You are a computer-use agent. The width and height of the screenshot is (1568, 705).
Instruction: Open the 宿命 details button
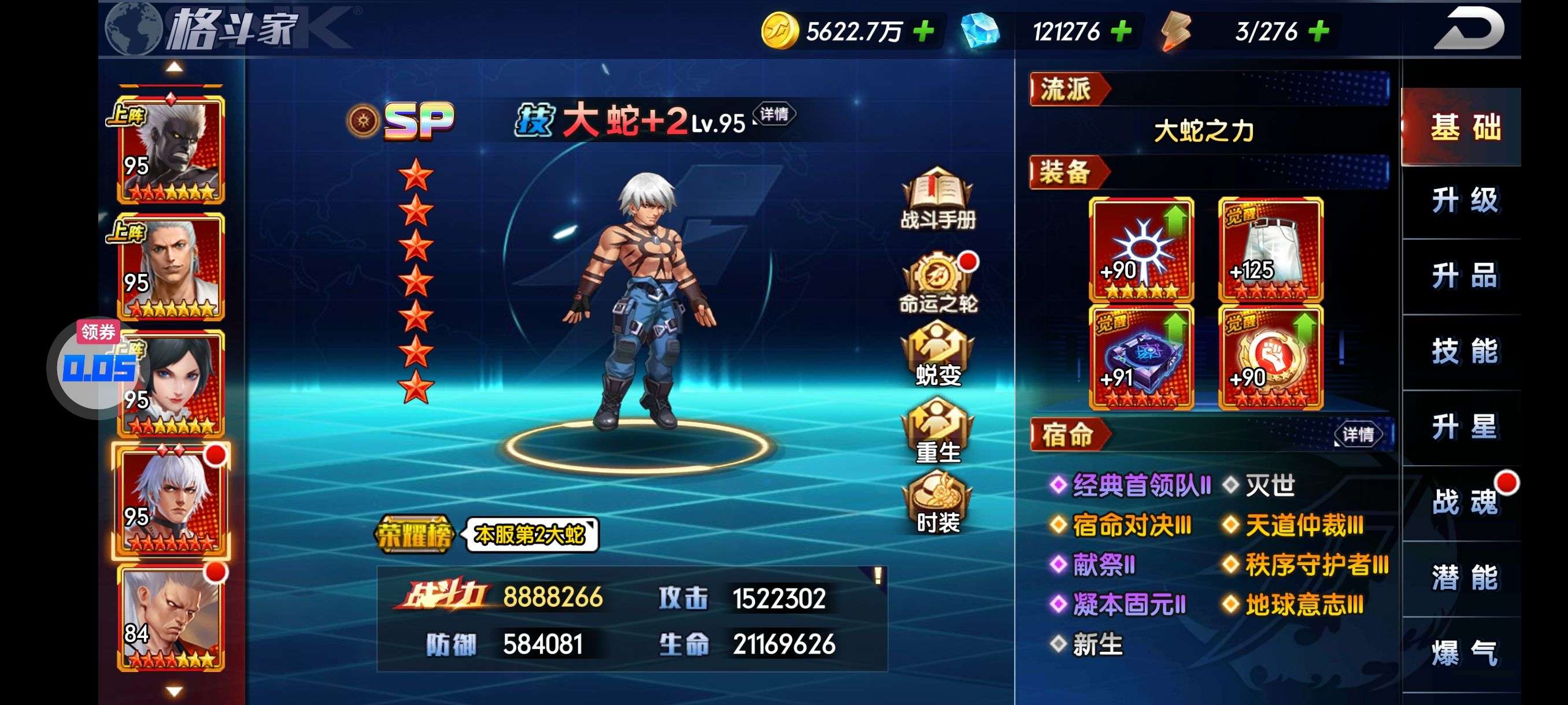point(1358,435)
